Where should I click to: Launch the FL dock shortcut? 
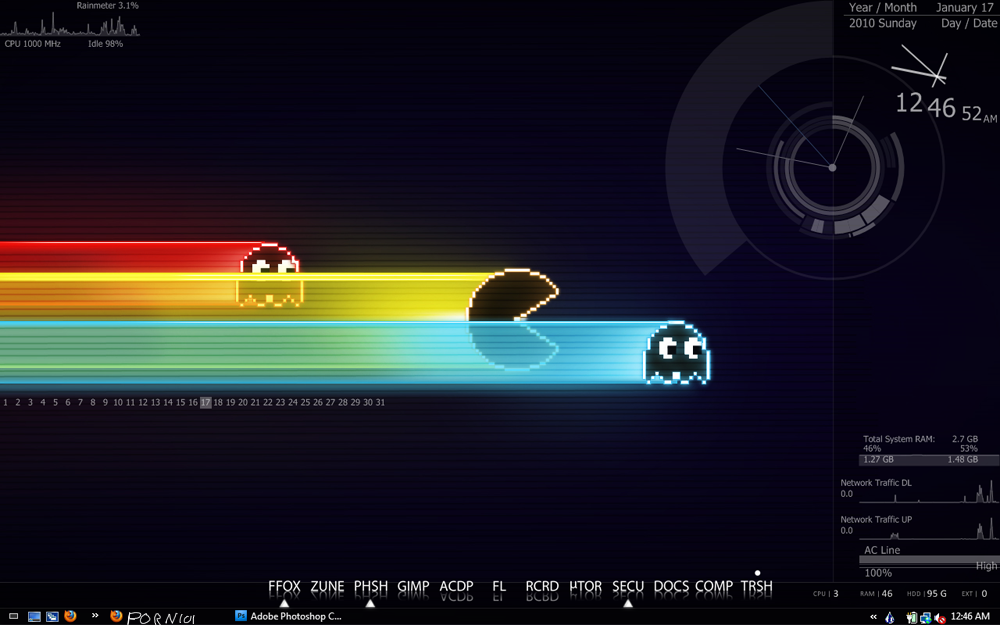point(499,587)
